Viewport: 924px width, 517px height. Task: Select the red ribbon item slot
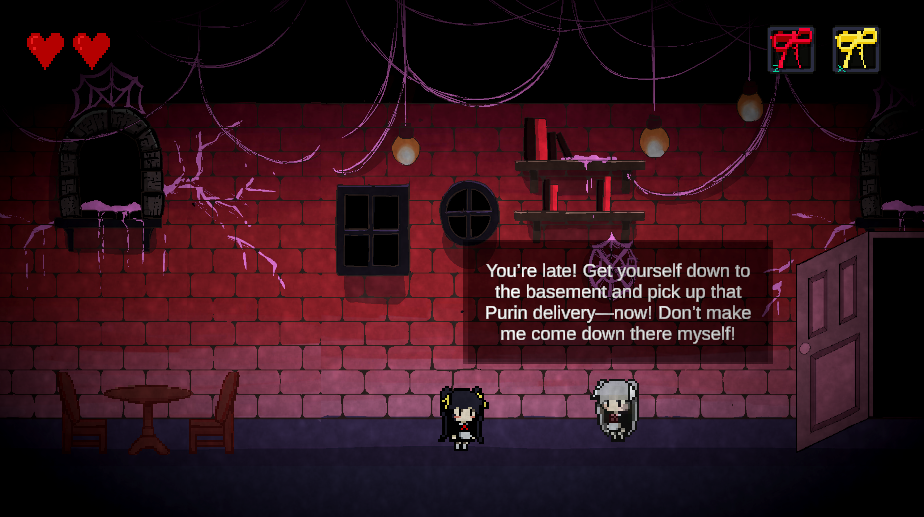click(791, 49)
